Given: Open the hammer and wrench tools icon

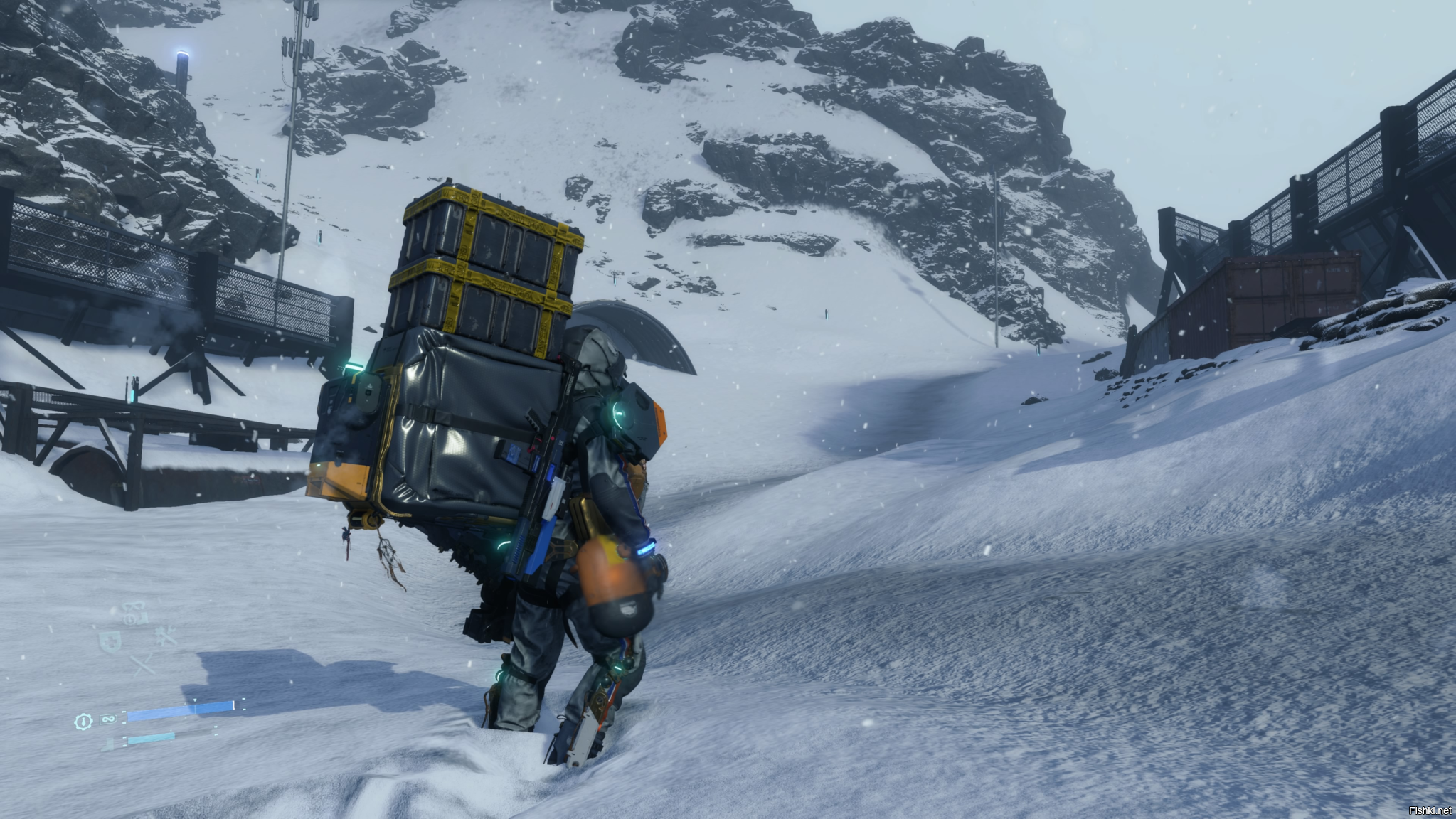Looking at the screenshot, I should [166, 637].
